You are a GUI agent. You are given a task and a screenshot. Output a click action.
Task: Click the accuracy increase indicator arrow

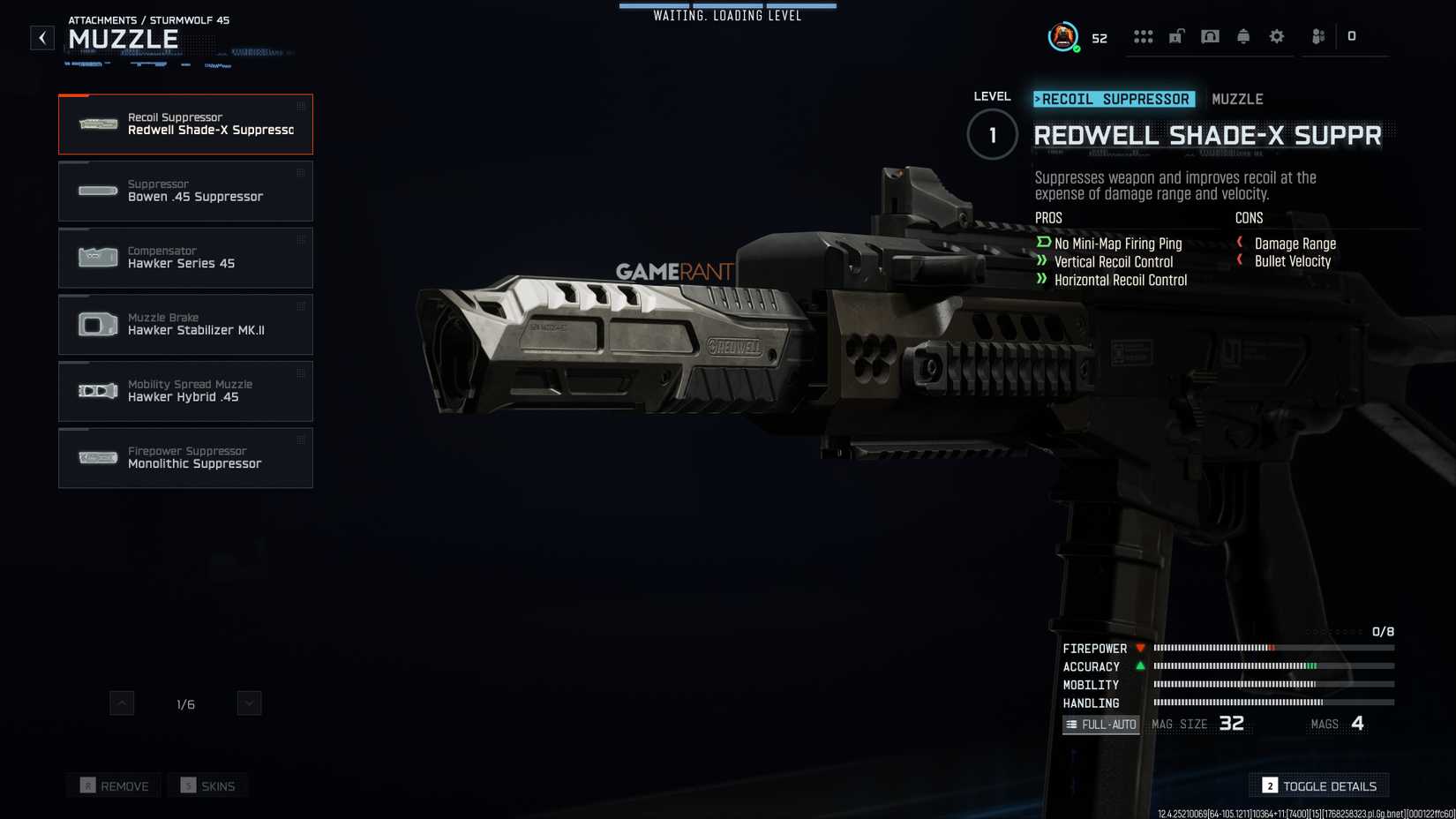1139,666
